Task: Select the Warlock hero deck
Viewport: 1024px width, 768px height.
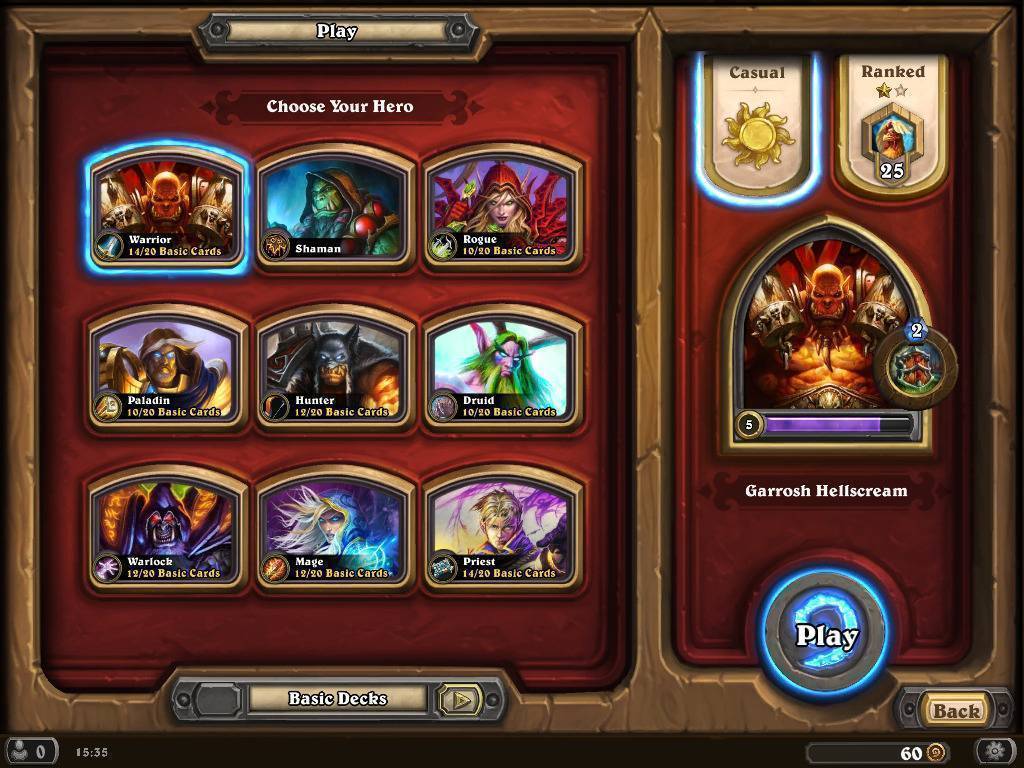Action: point(167,531)
